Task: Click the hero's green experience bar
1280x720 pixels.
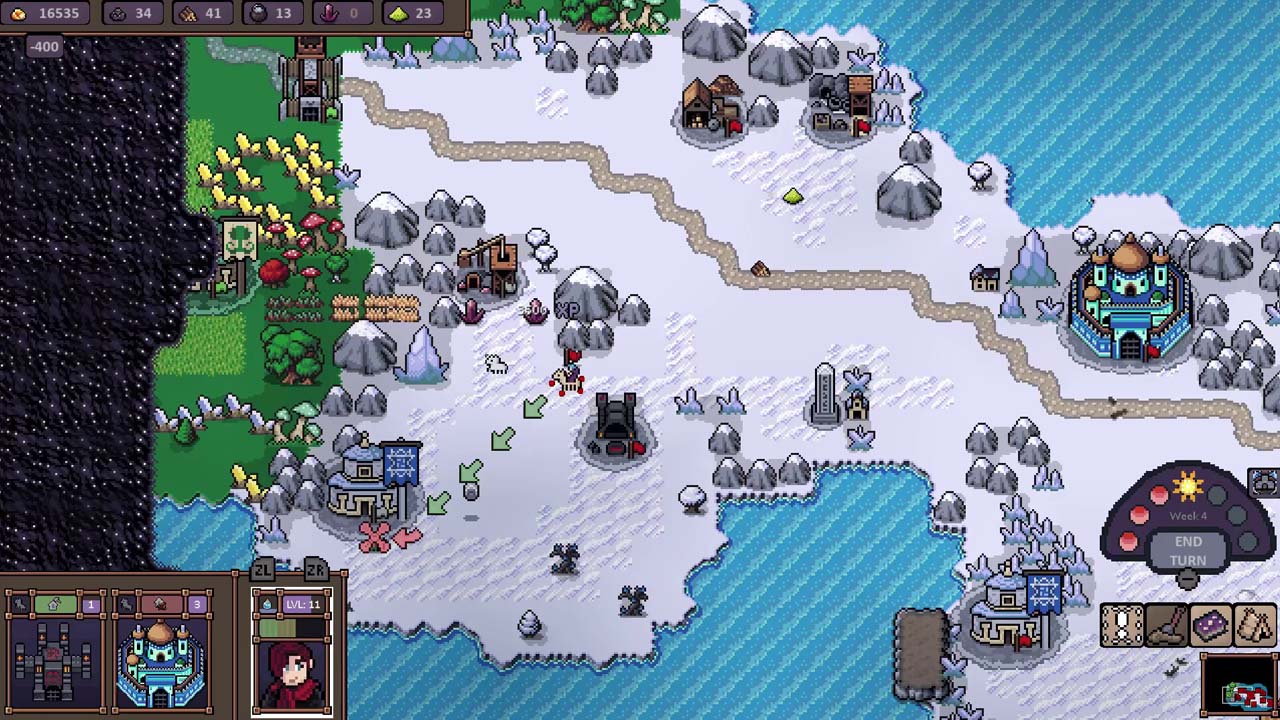Action: point(278,627)
